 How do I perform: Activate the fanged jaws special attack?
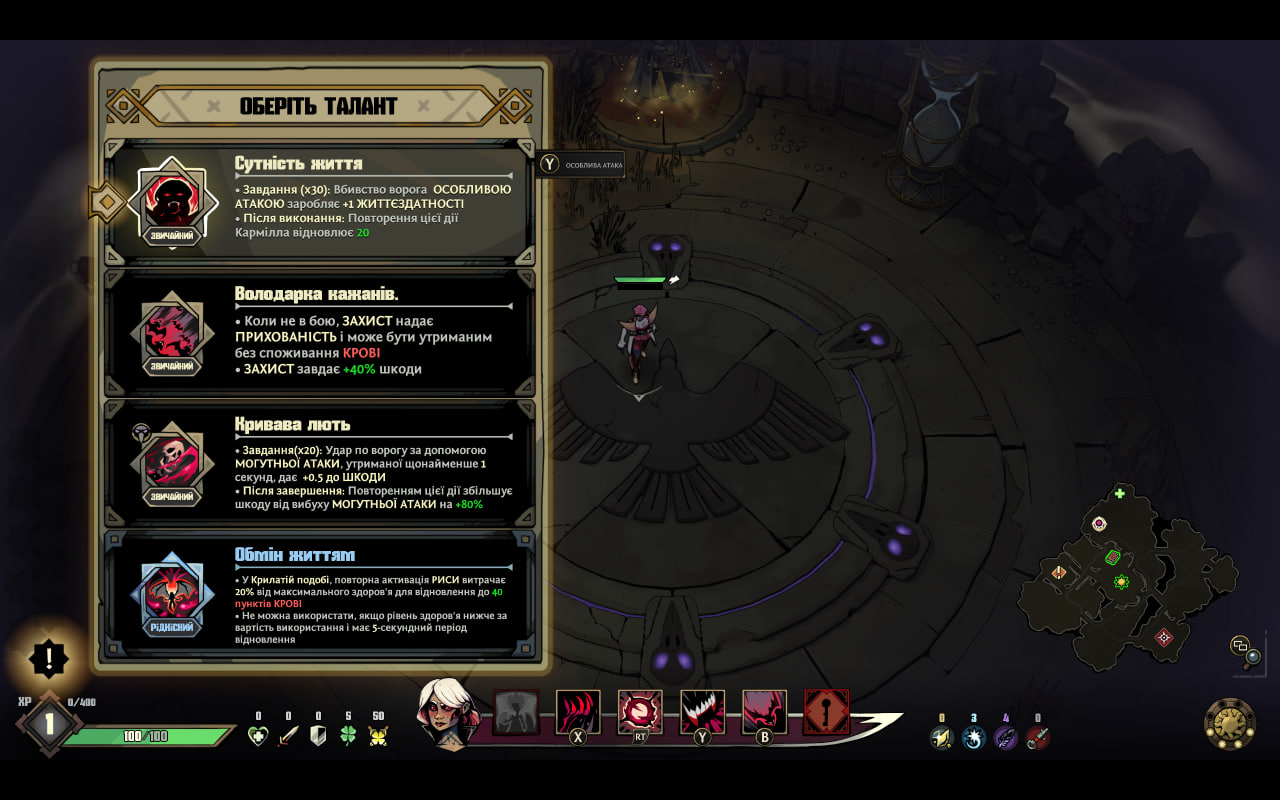(x=702, y=711)
